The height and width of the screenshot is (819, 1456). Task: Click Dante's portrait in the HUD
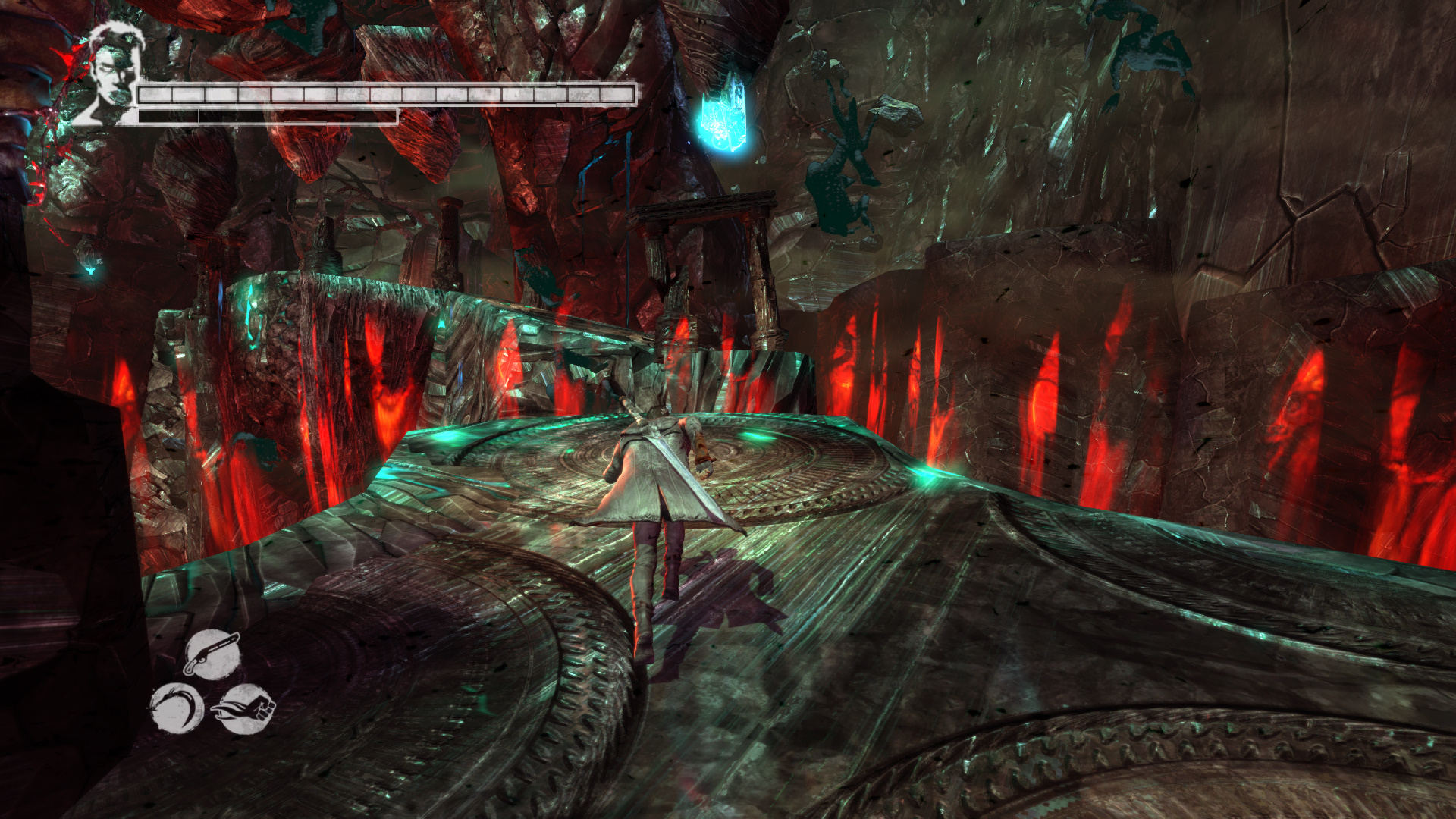(114, 74)
